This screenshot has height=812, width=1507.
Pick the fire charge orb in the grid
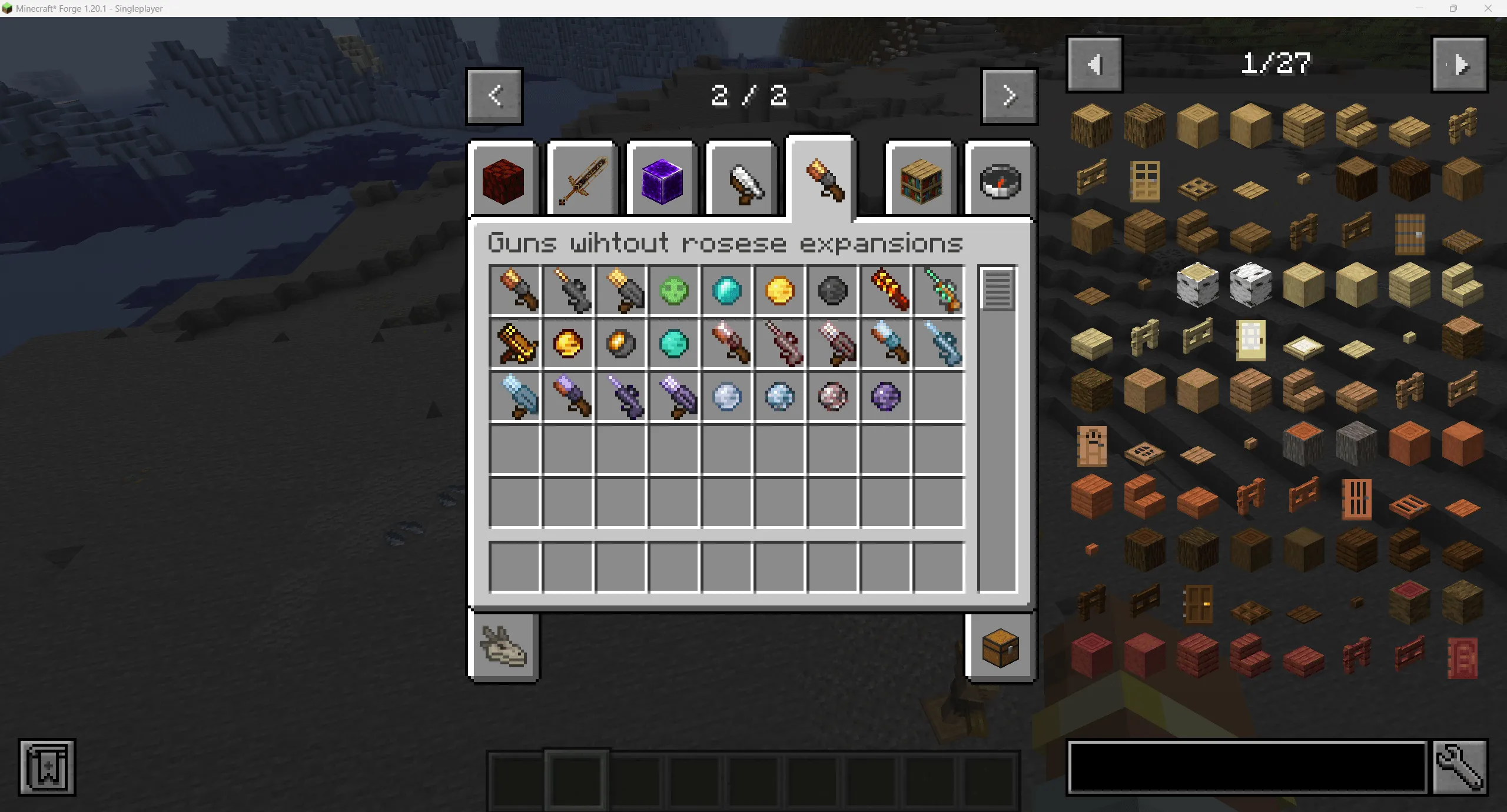pyautogui.click(x=567, y=344)
